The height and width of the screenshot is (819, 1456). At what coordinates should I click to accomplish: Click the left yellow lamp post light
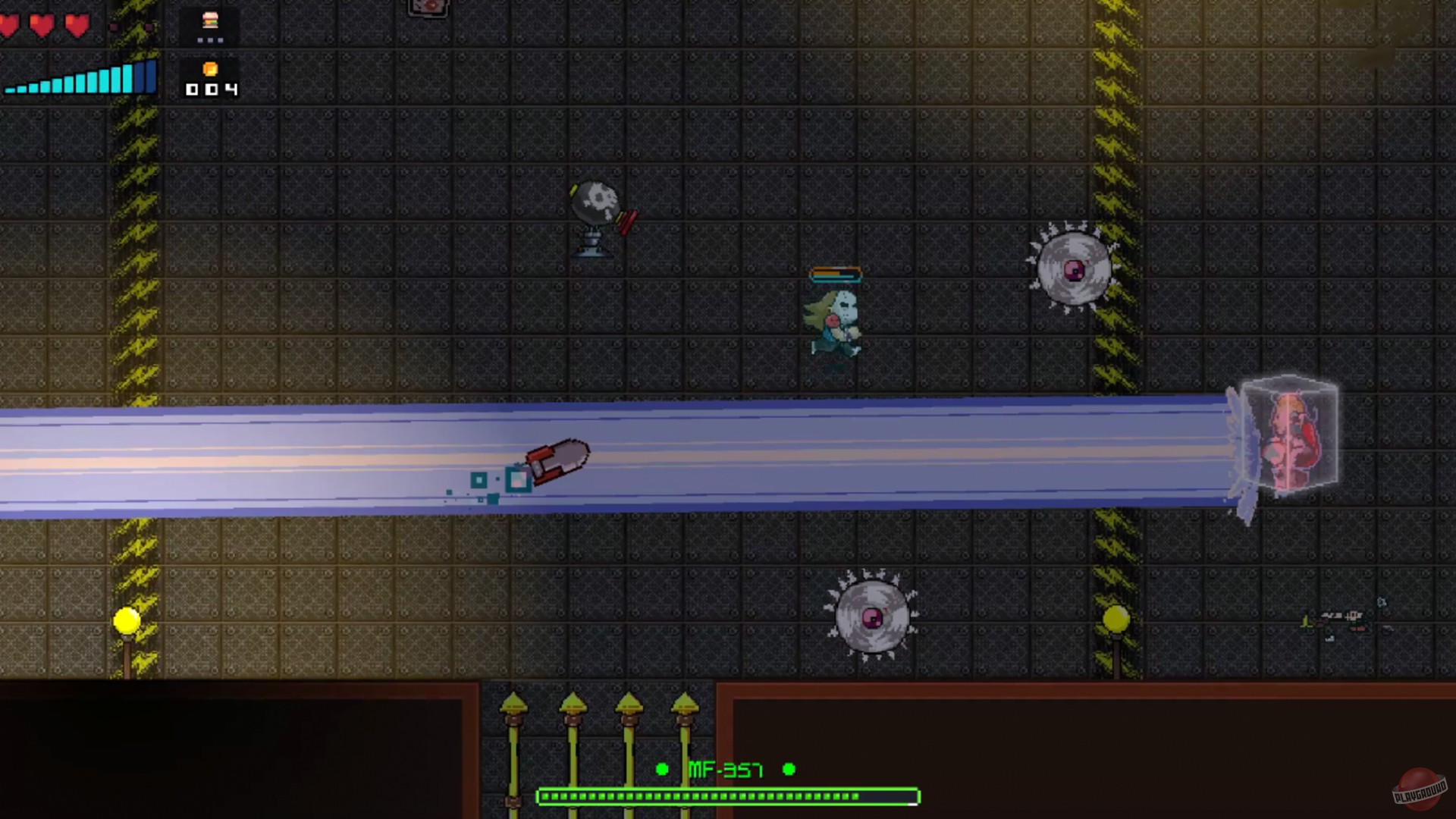pos(126,622)
